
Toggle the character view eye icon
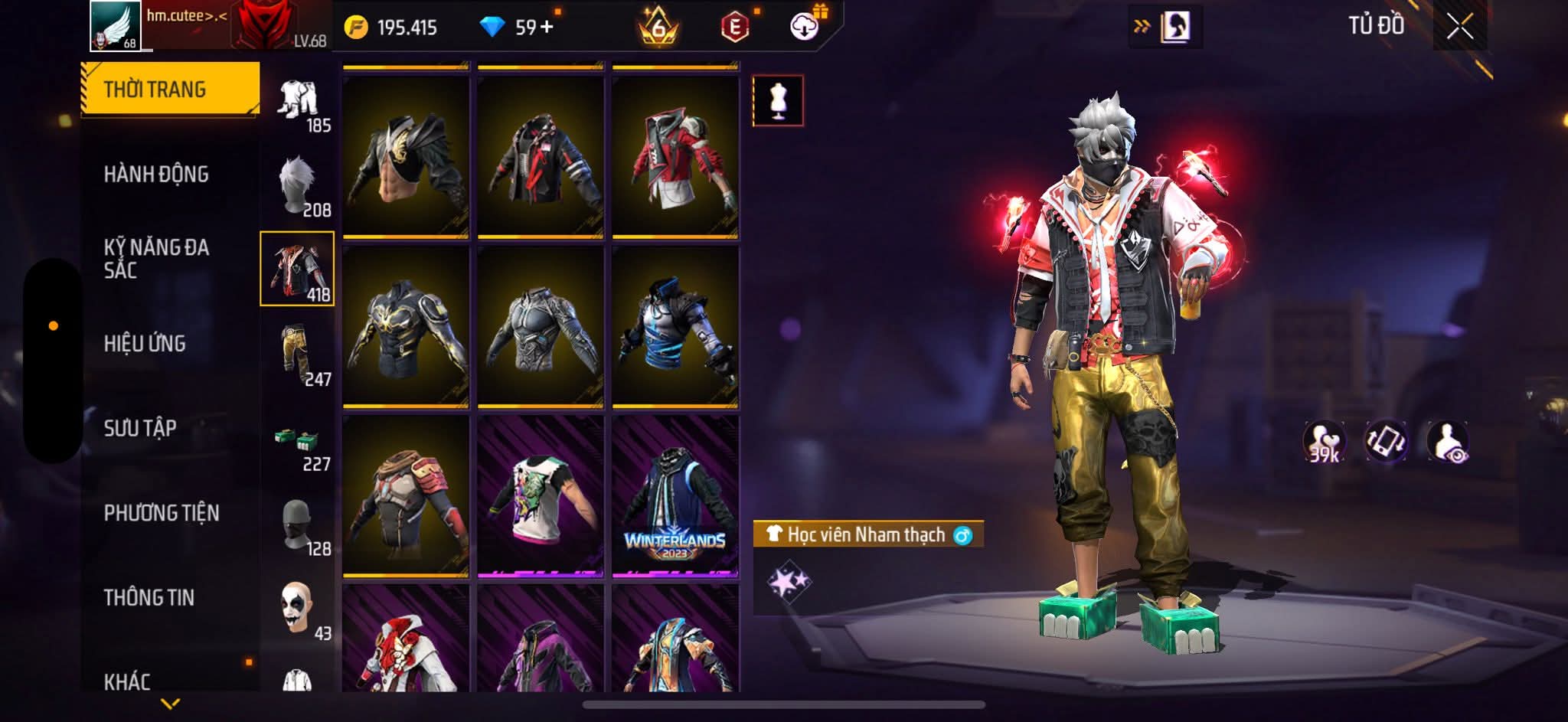pos(1448,443)
